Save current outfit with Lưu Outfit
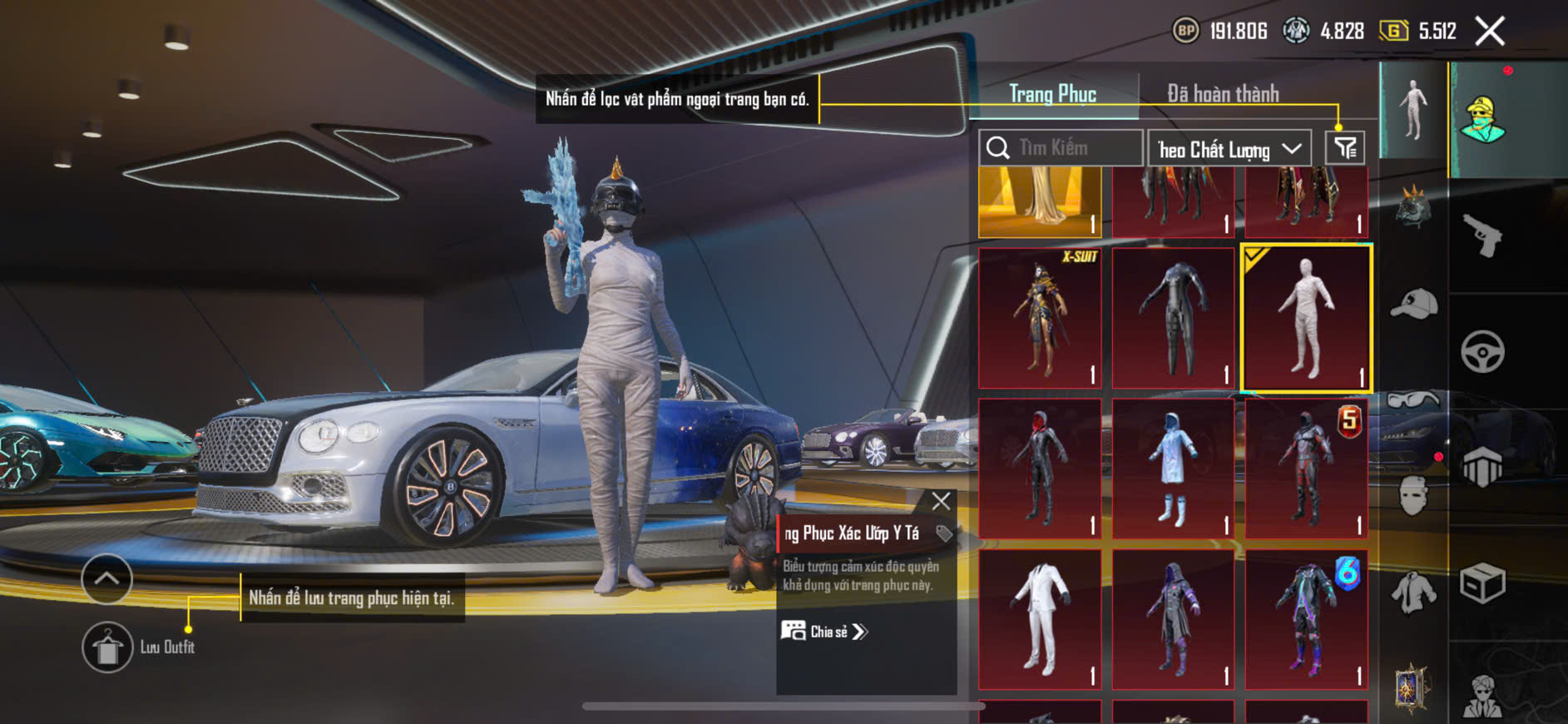This screenshot has width=1568, height=724. [107, 647]
